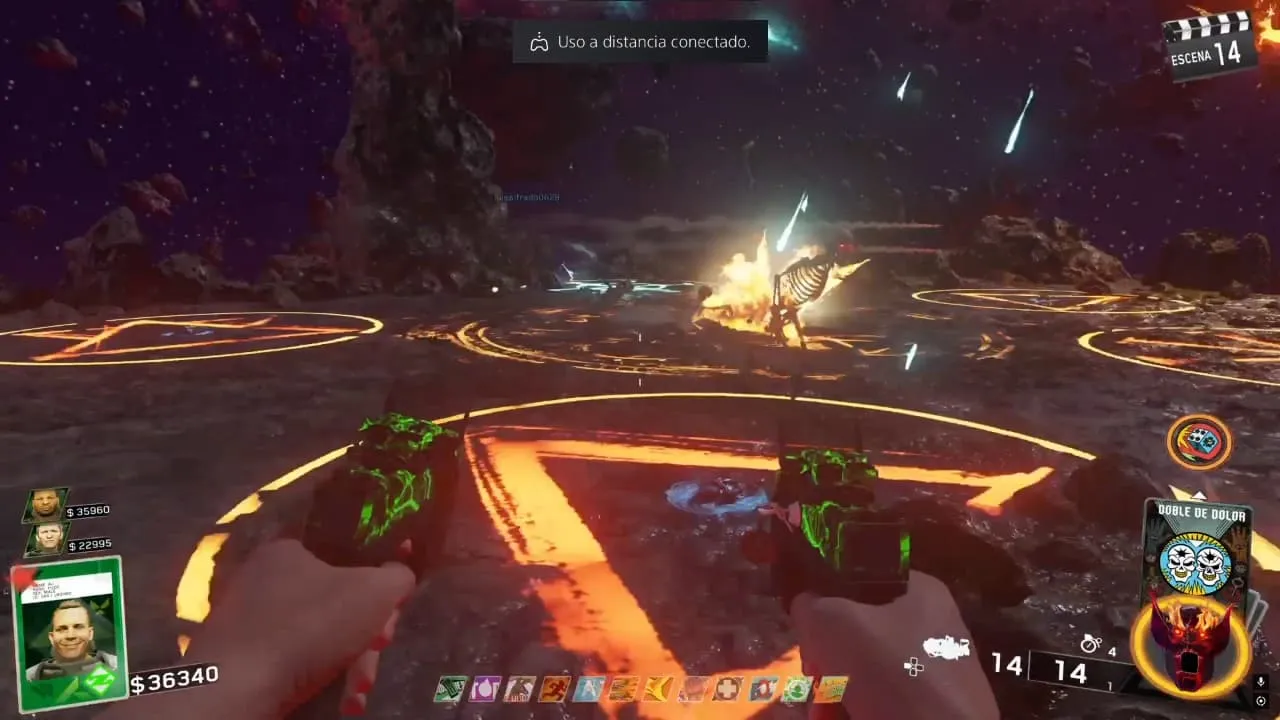Choose the white medical cross perk icon

[727, 688]
